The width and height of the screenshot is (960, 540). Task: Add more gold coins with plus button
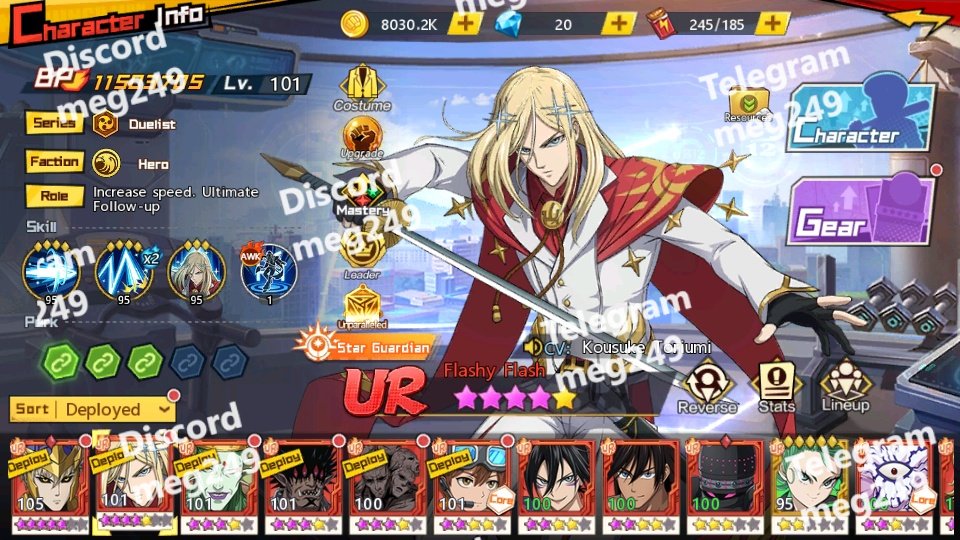(x=463, y=23)
